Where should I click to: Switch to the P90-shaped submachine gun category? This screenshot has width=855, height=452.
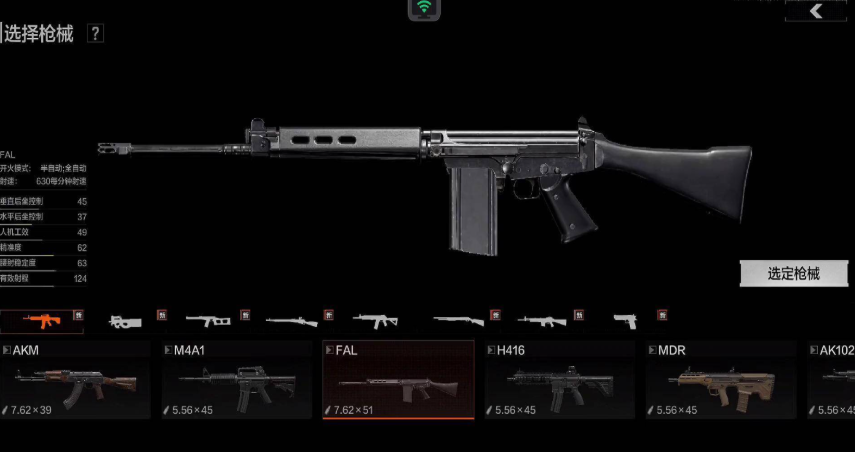[125, 321]
